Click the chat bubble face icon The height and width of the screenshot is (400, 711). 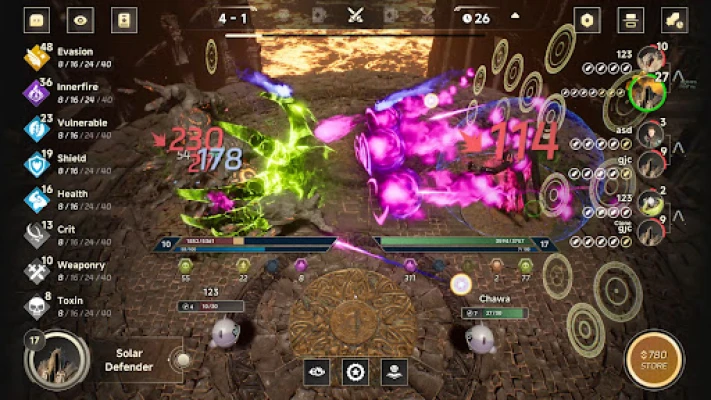tap(37, 19)
